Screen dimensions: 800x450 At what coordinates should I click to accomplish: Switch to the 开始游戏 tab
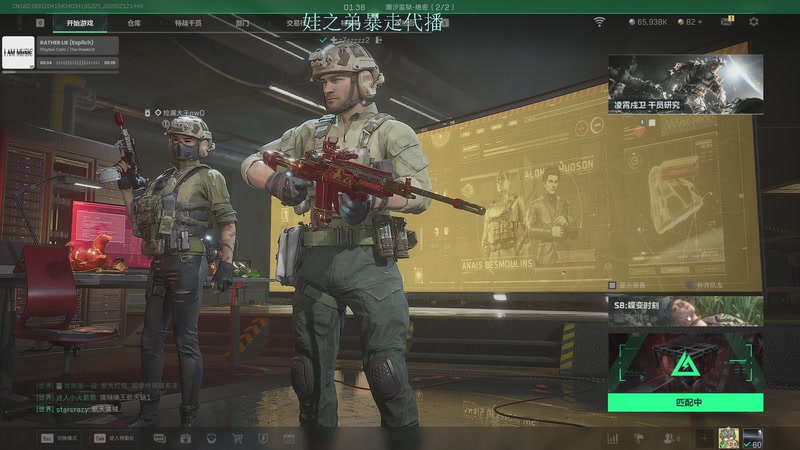[81, 22]
